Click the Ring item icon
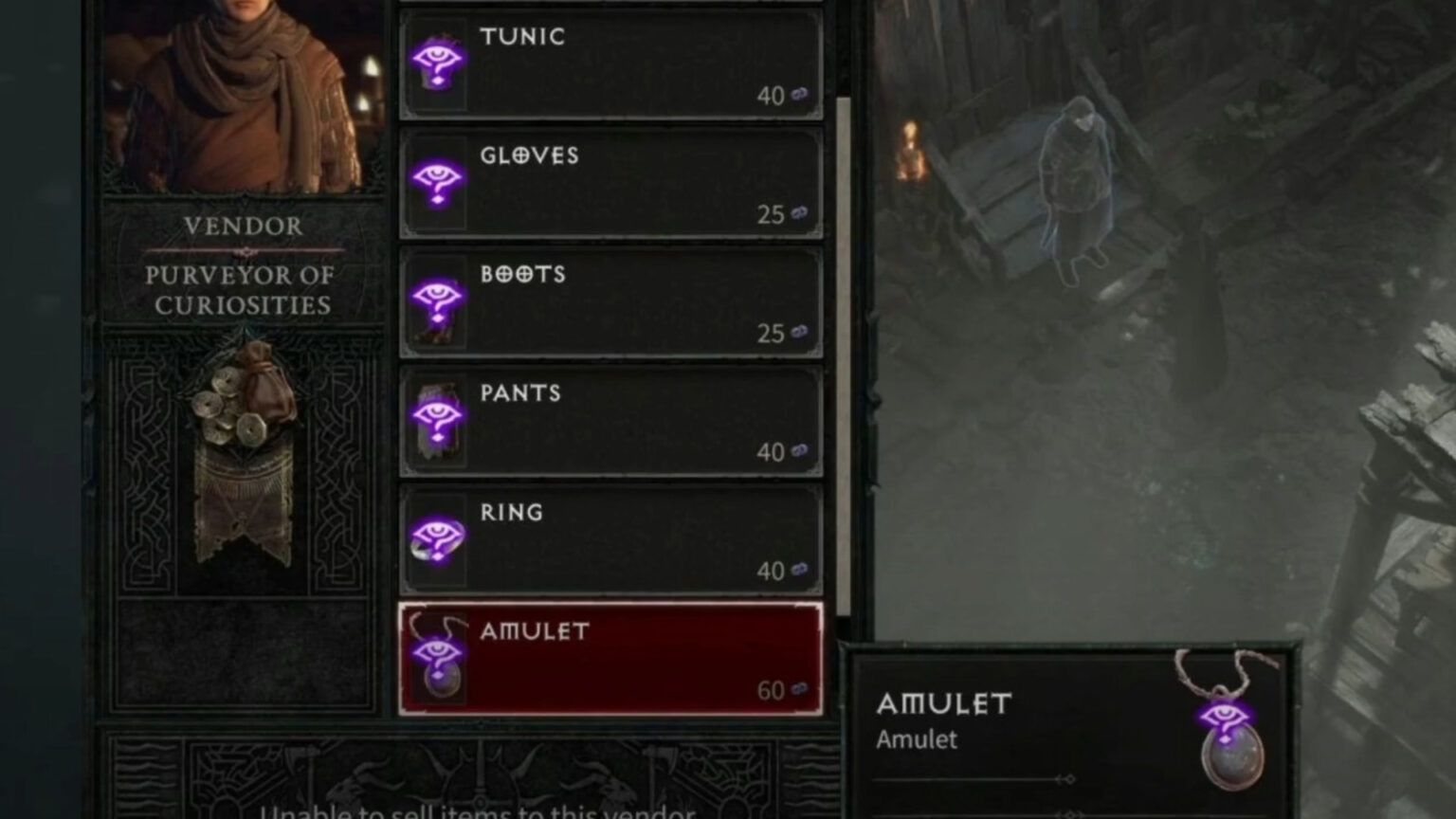 436,540
